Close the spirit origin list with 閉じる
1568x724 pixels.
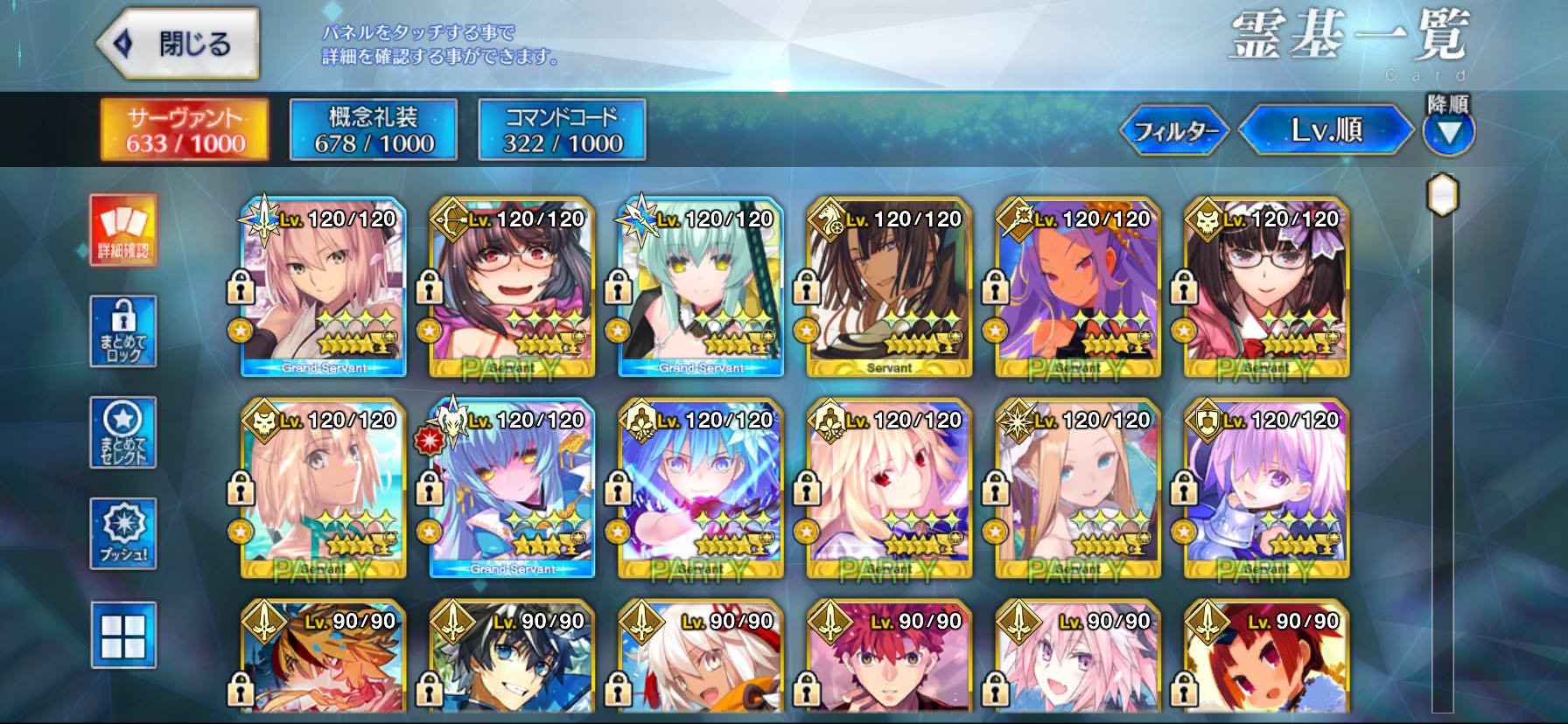pyautogui.click(x=178, y=44)
